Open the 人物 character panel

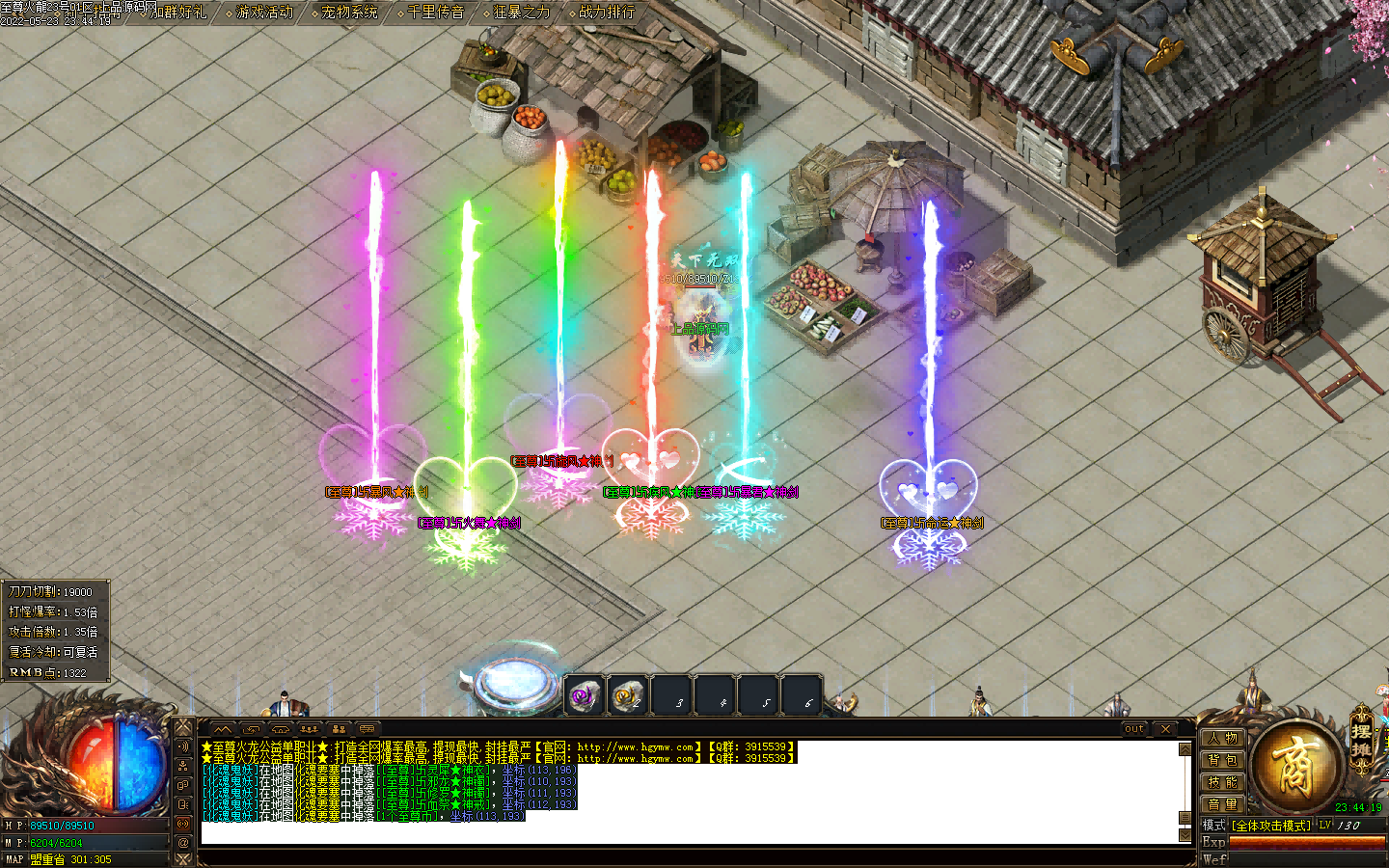click(1222, 739)
